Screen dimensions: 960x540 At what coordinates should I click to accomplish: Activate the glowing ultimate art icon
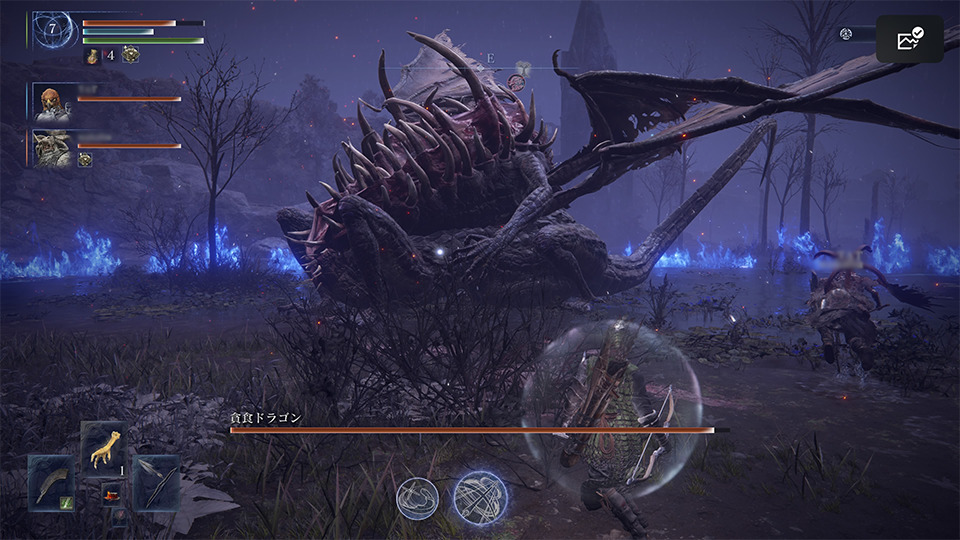coord(479,497)
